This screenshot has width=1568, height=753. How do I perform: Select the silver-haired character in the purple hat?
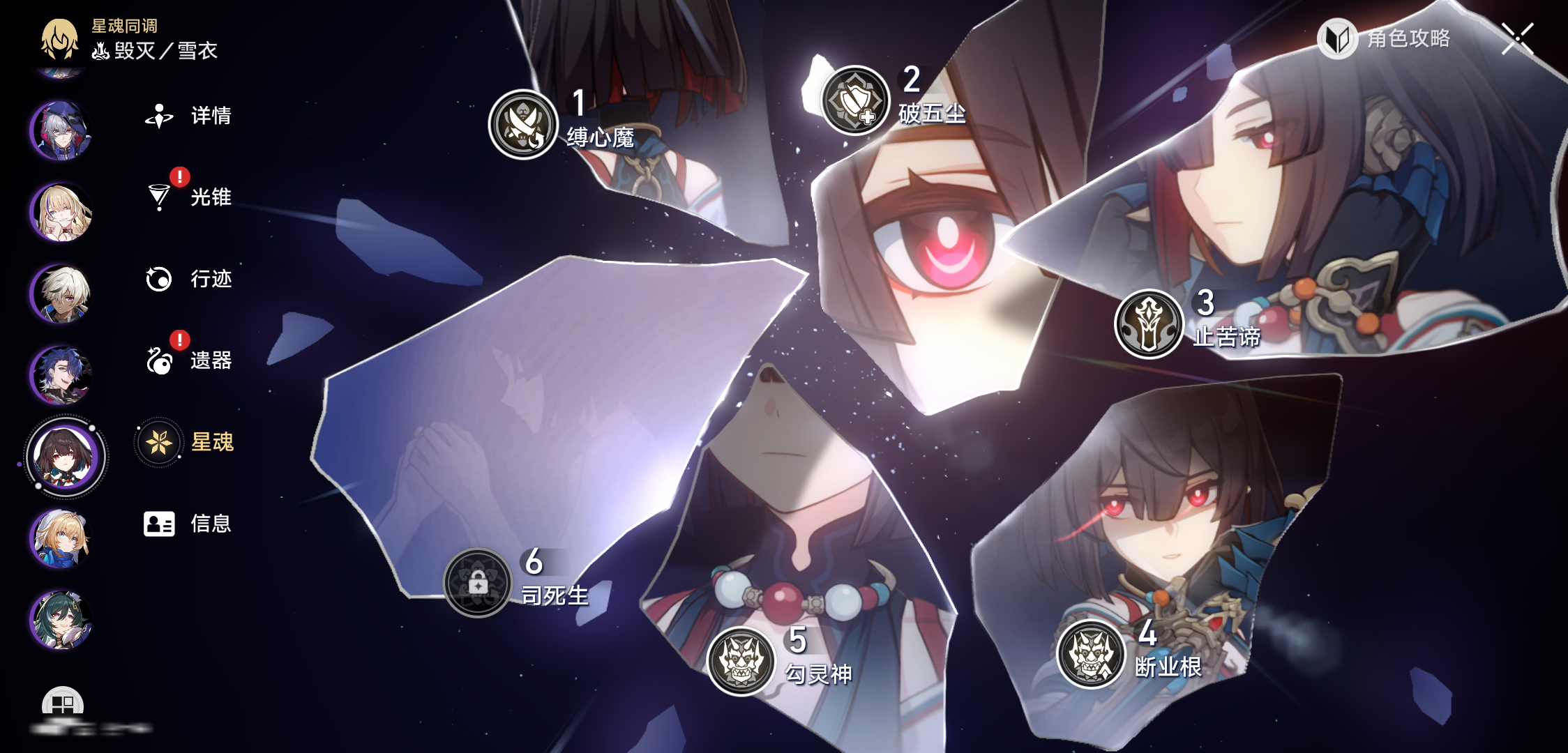[x=61, y=130]
